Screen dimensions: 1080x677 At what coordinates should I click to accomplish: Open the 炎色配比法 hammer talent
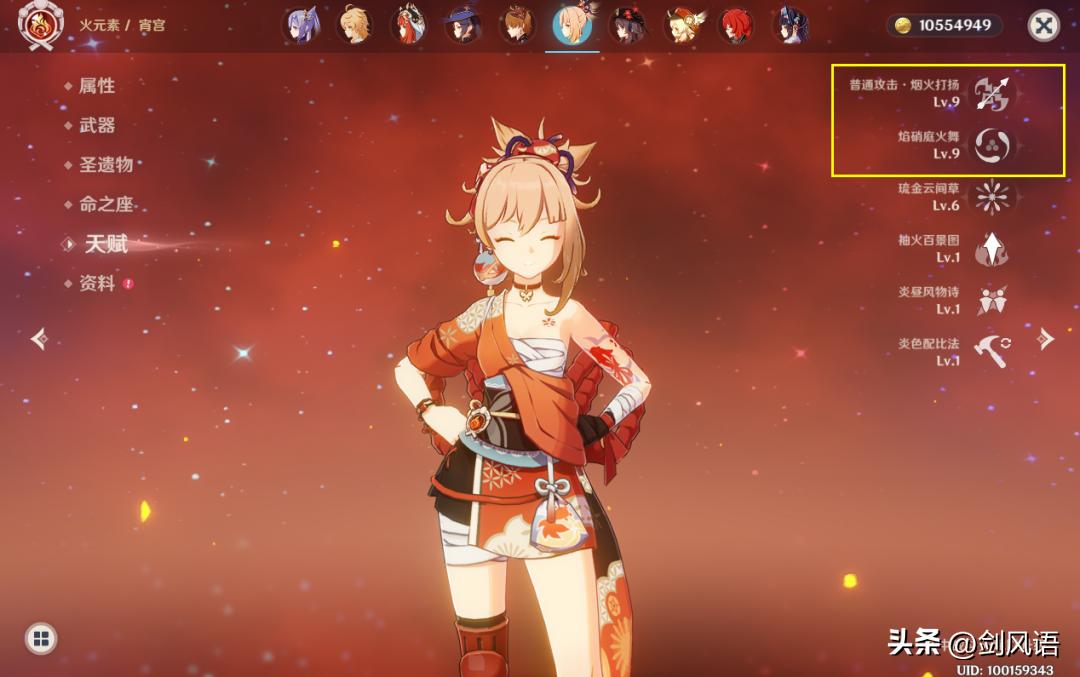pyautogui.click(x=991, y=352)
